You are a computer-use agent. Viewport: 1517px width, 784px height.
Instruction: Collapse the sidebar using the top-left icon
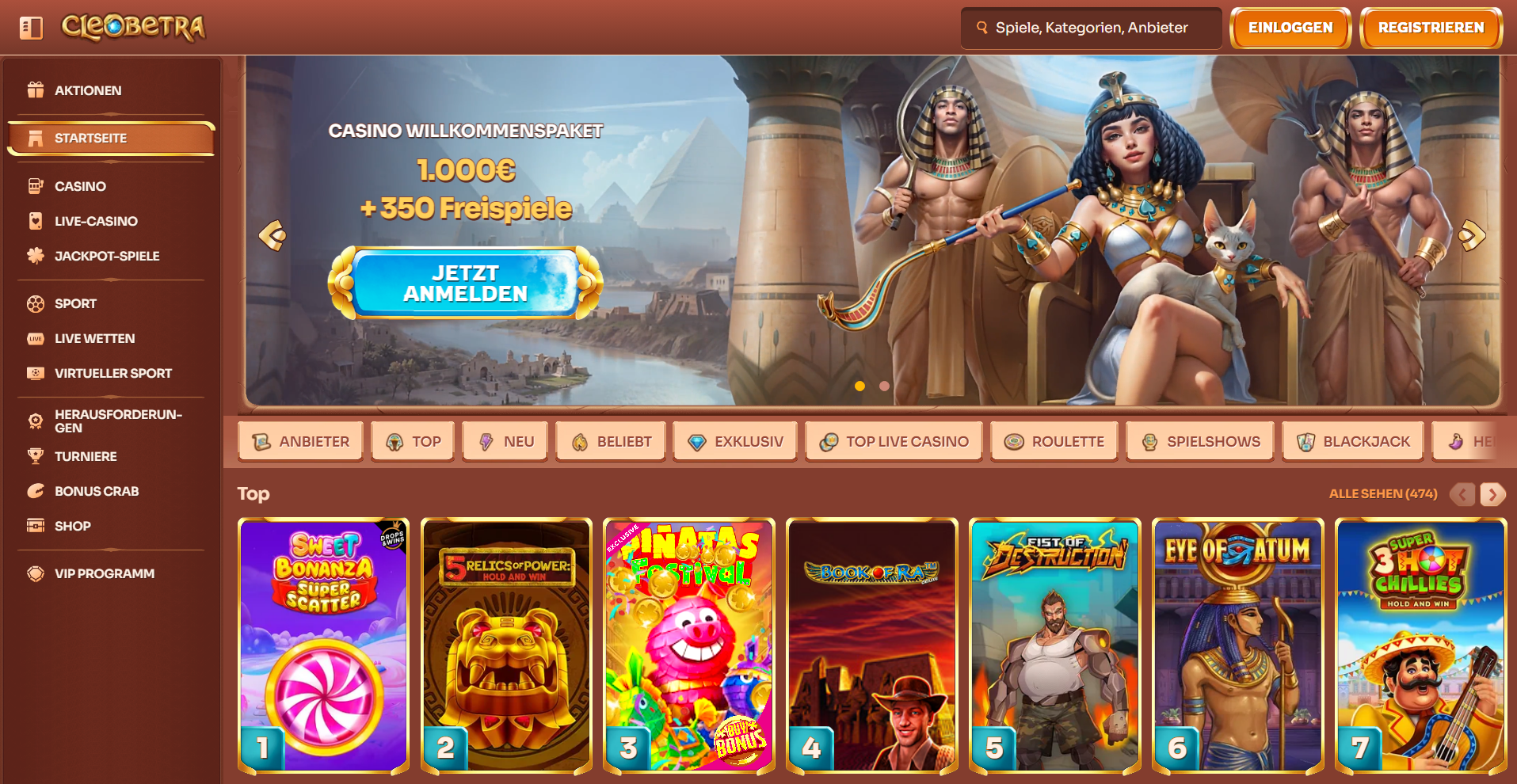coord(30,27)
